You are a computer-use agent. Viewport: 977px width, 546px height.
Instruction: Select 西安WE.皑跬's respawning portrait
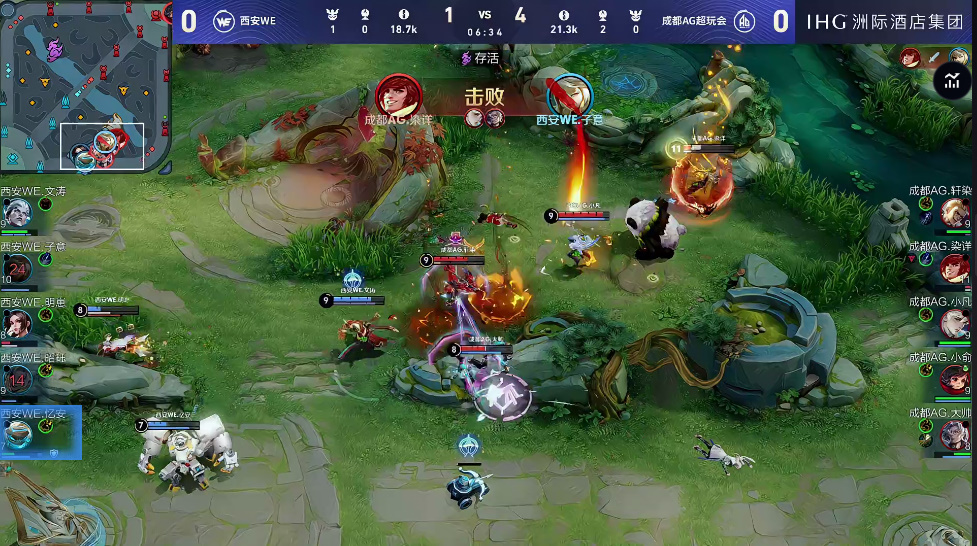[17, 379]
